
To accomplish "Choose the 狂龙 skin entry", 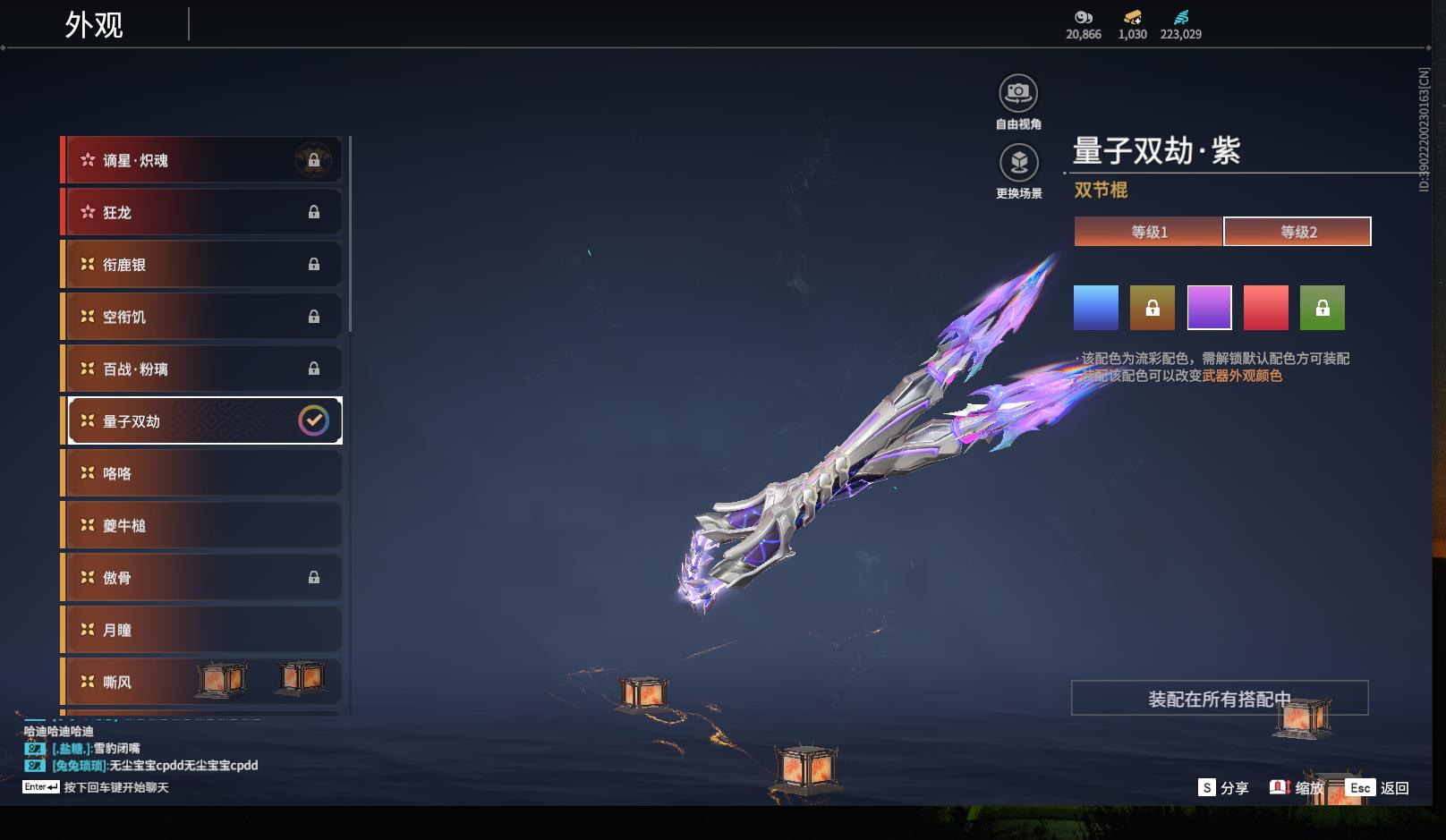I will click(202, 212).
